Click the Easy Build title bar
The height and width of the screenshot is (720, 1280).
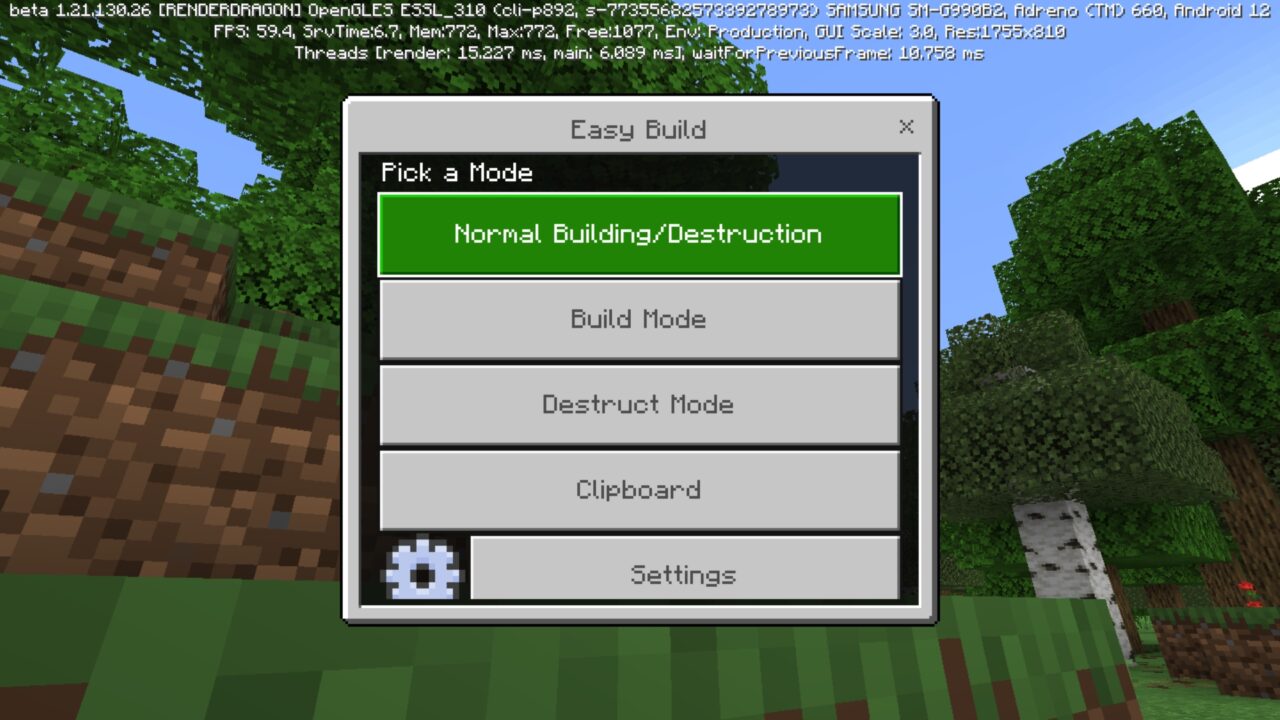[x=638, y=129]
